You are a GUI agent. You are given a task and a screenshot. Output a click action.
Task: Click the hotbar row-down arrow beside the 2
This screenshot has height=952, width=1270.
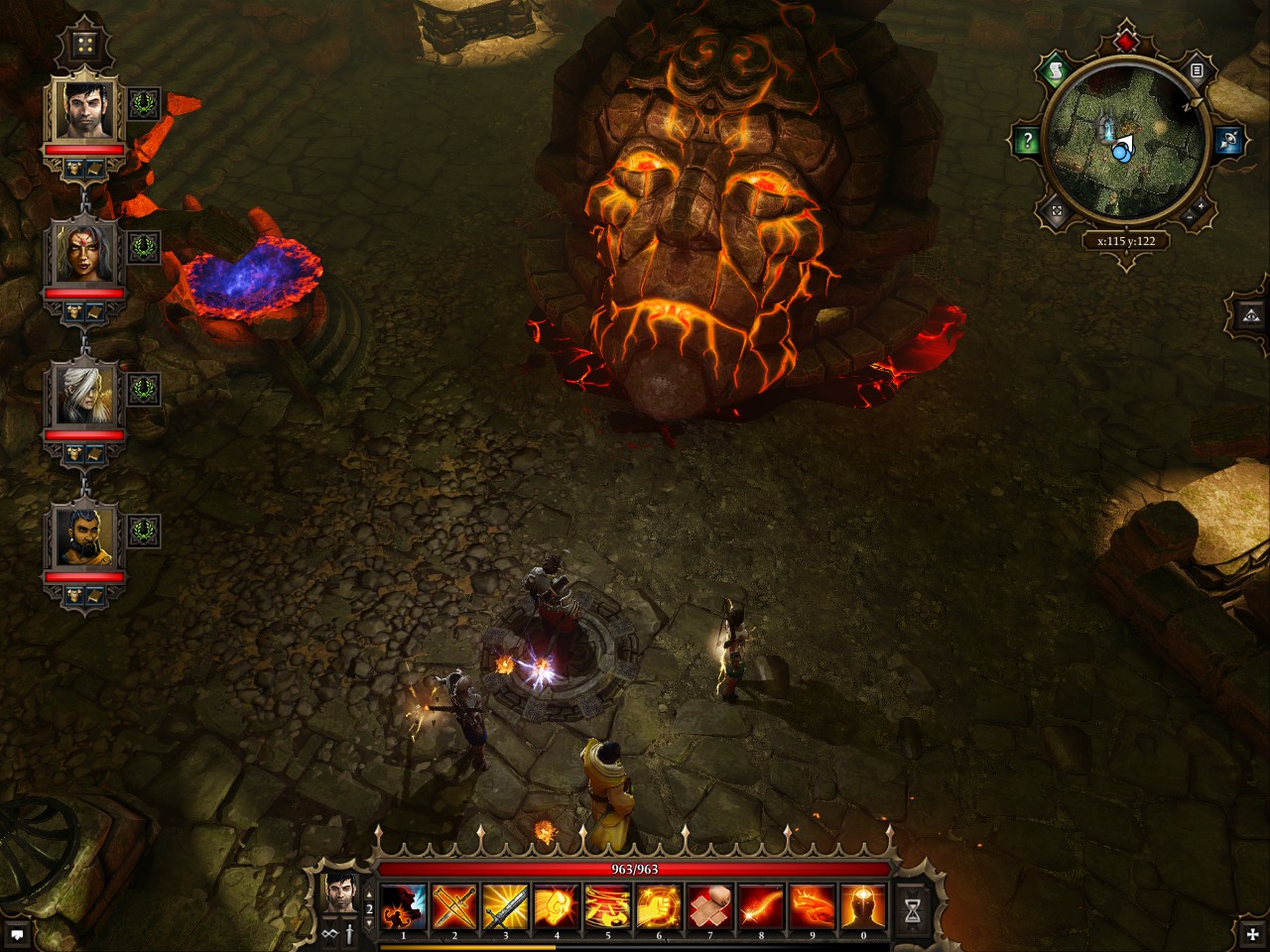(370, 924)
